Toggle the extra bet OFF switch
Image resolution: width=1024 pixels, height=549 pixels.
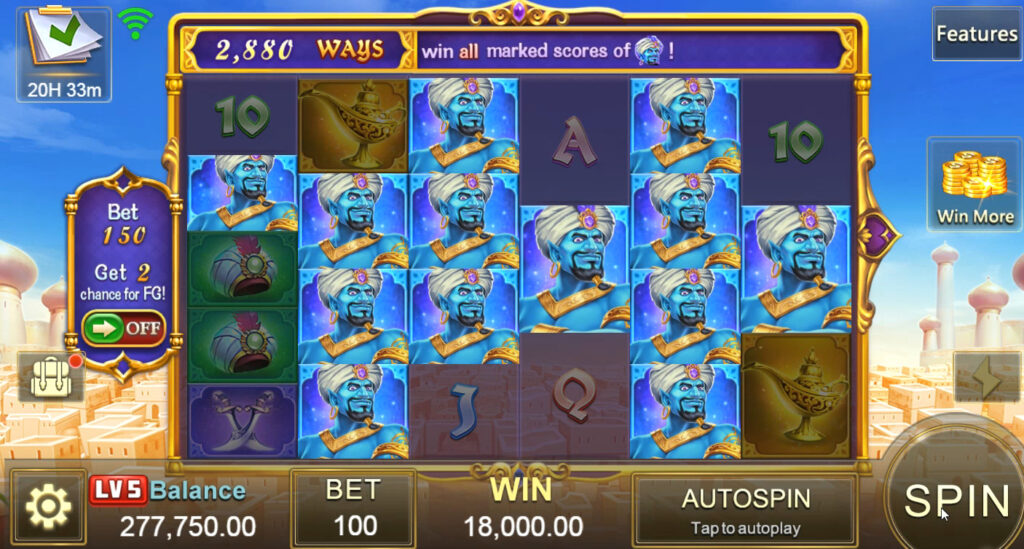click(x=123, y=328)
